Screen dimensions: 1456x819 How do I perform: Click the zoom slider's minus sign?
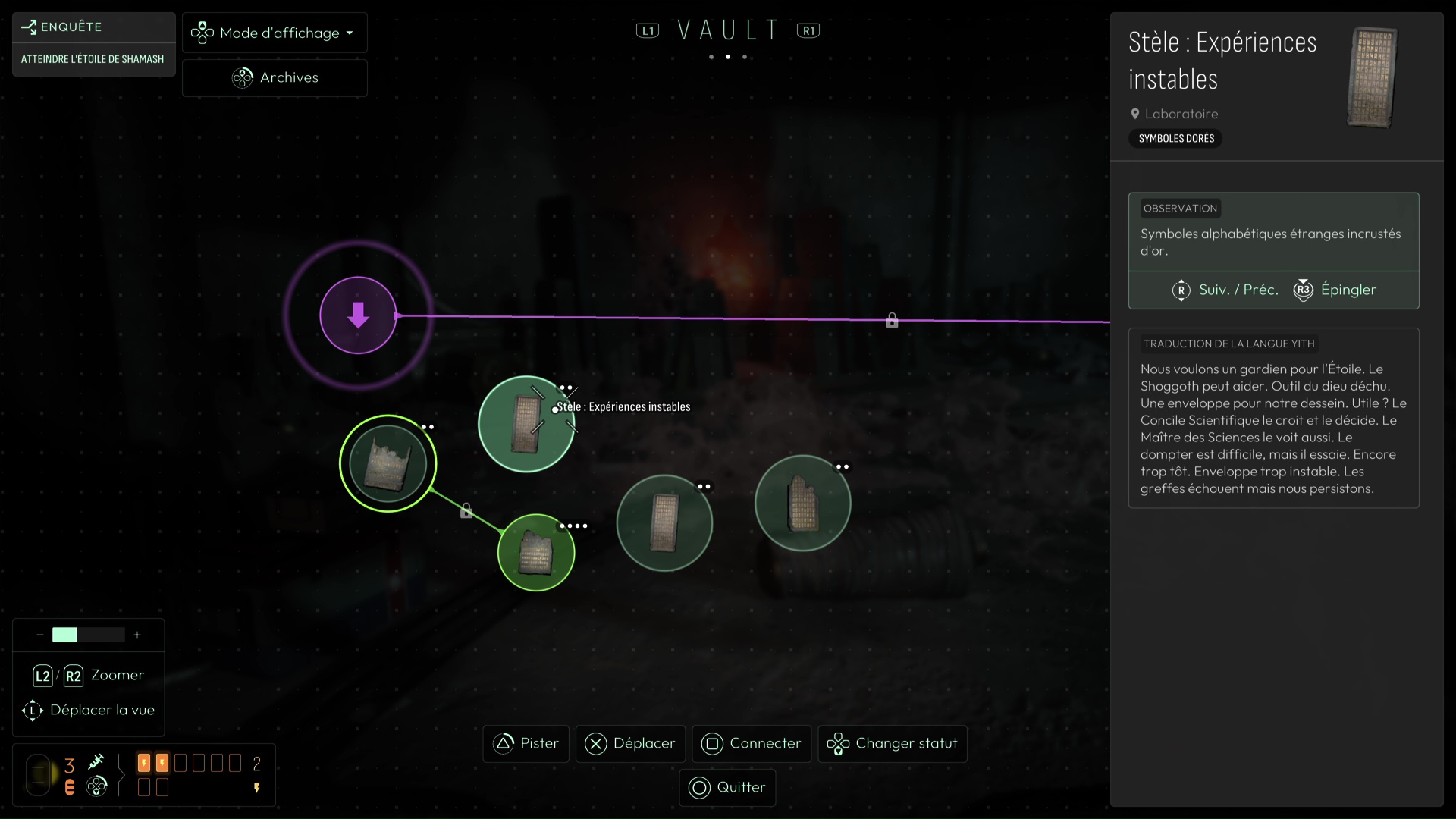coord(39,635)
